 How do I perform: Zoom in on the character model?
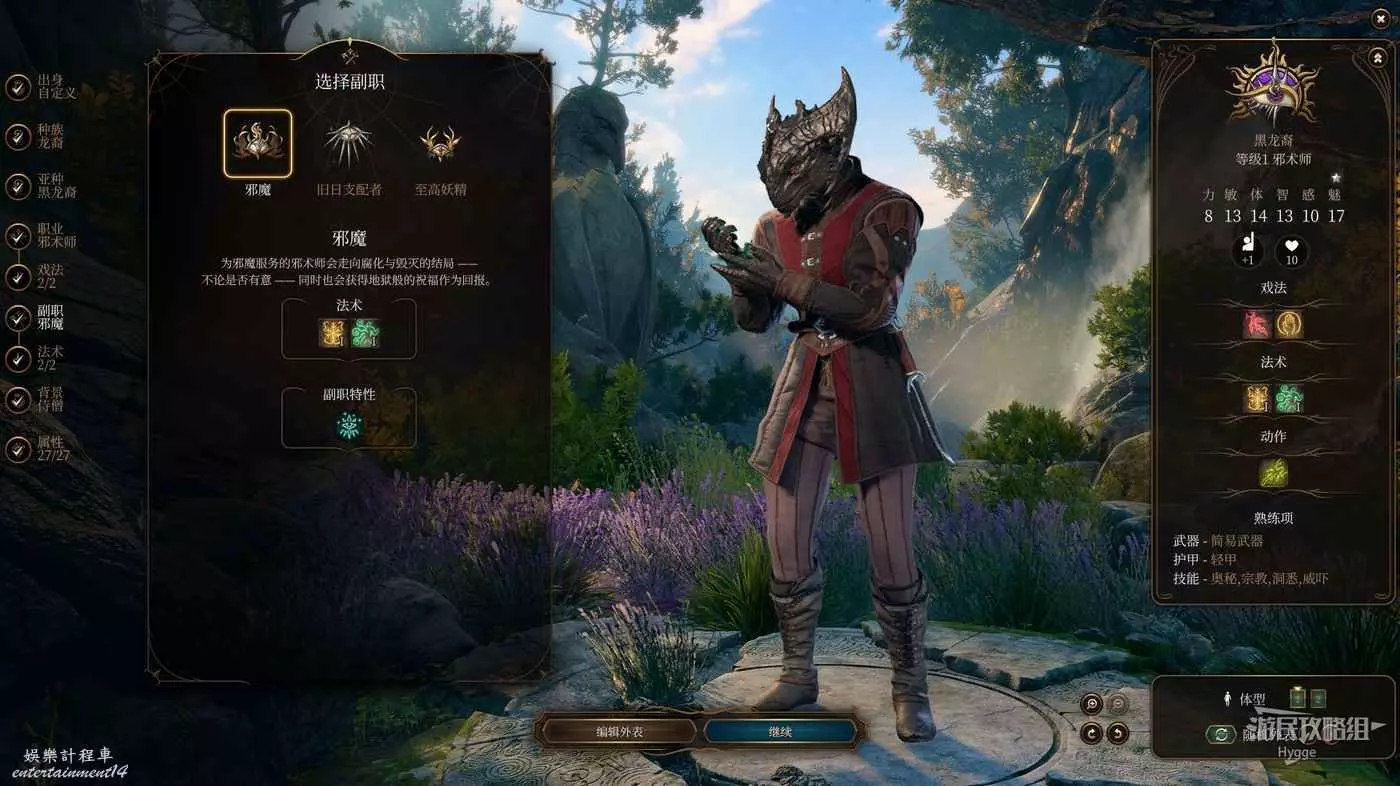[1091, 704]
